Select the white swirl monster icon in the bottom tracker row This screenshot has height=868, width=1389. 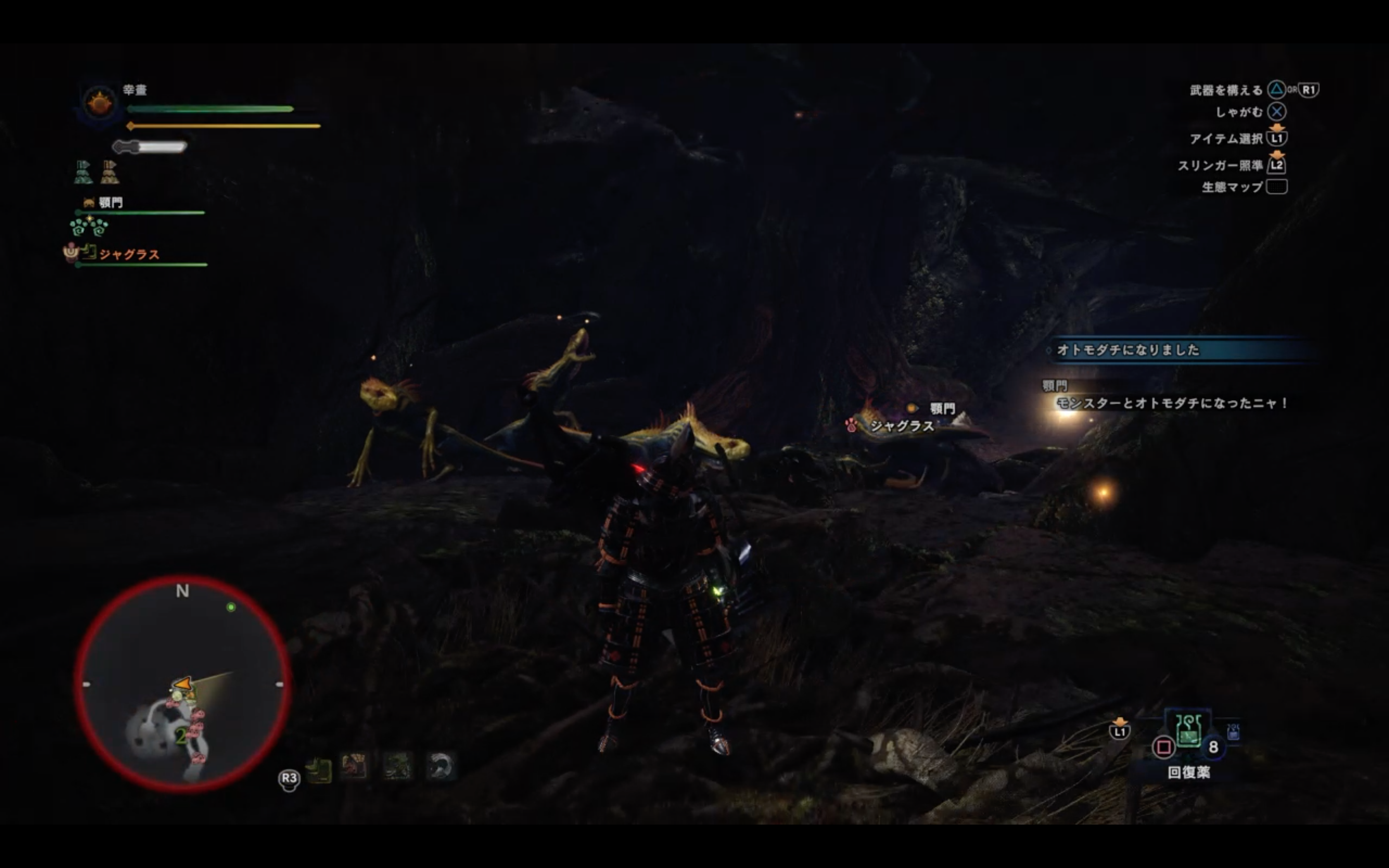point(440,767)
